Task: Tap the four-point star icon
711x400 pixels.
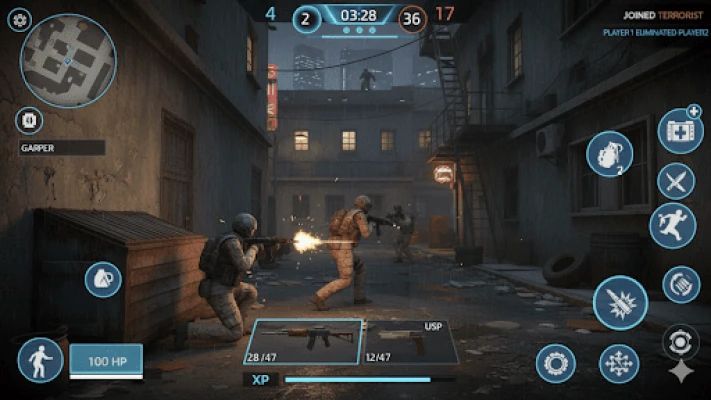Action: (680, 372)
